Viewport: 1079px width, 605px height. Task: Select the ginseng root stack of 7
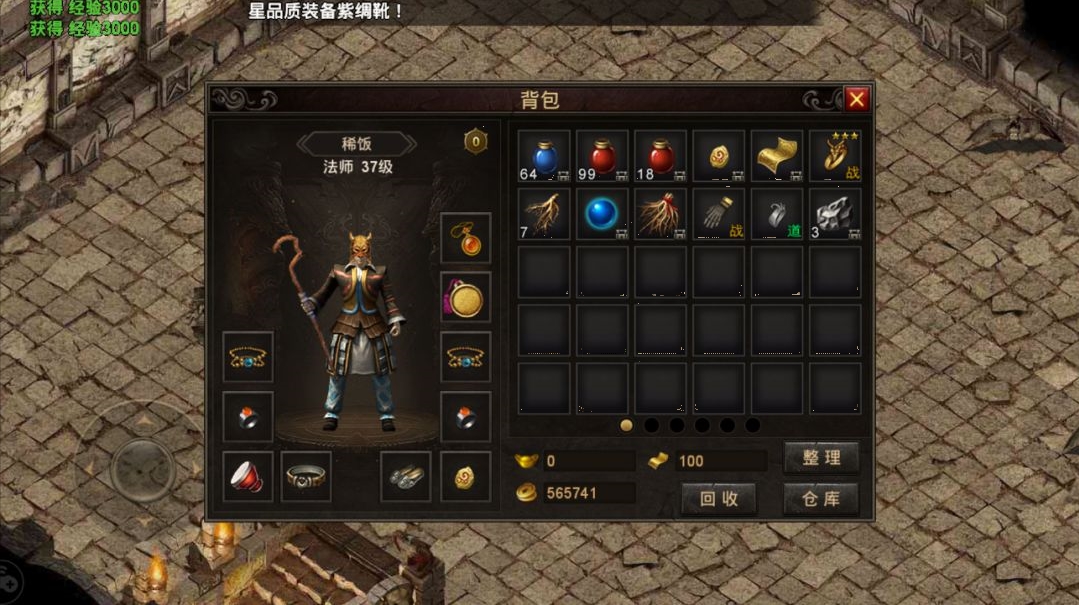(x=545, y=215)
